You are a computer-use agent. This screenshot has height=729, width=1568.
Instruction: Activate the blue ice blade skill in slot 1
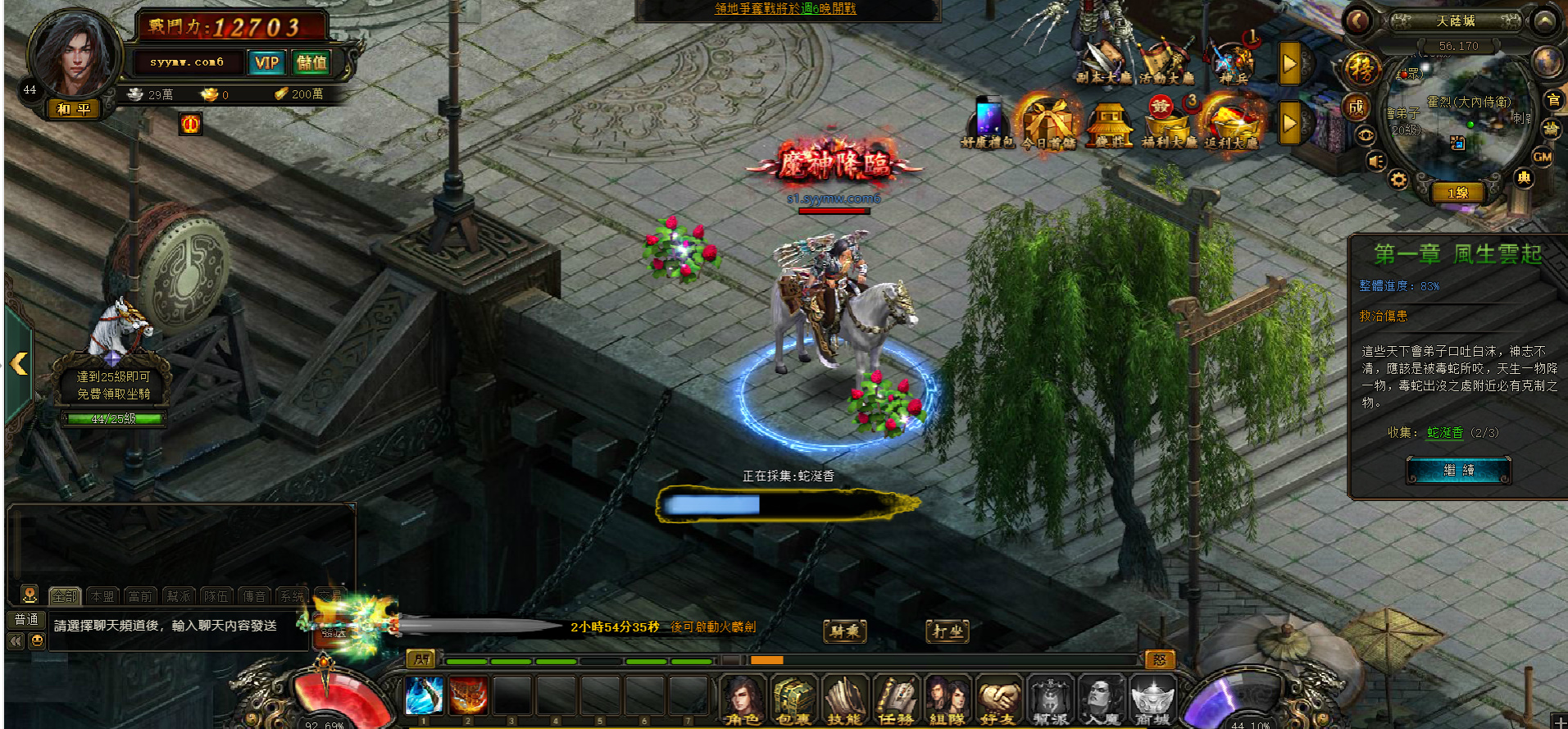pyautogui.click(x=425, y=695)
